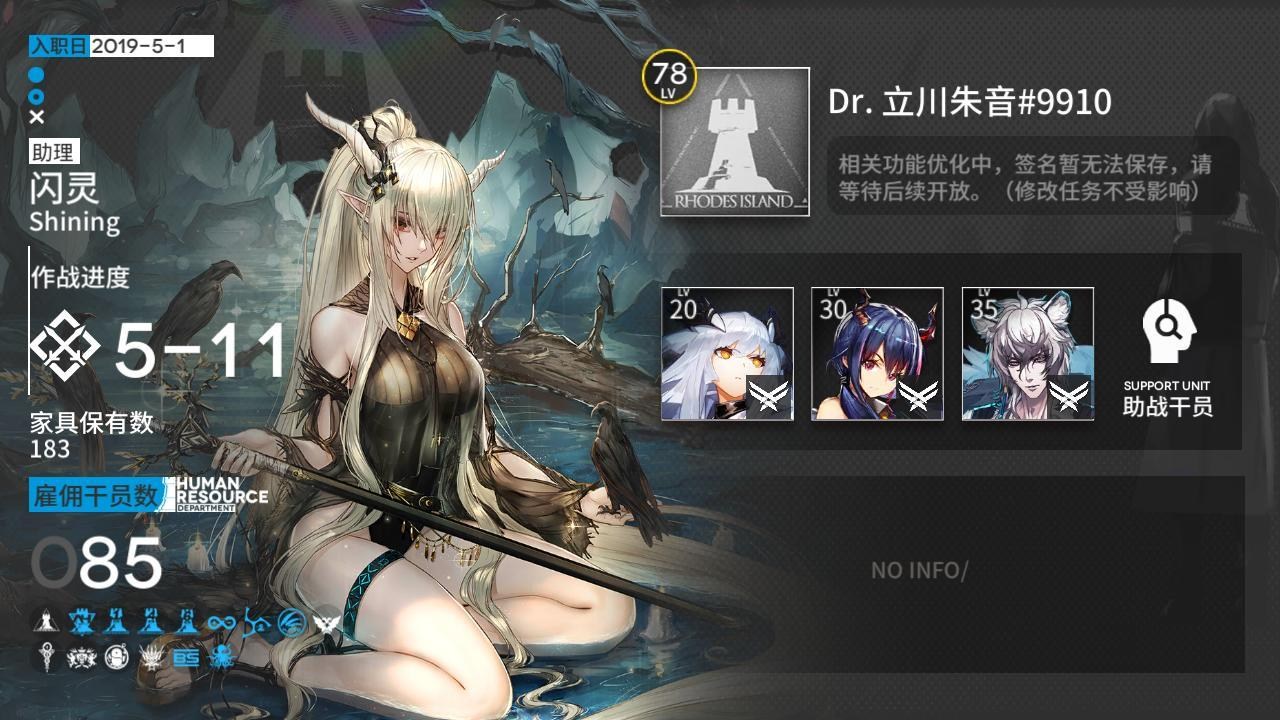Click the Blacksteel 'BS' faction badge
Viewport: 1280px width, 720px height.
click(x=187, y=658)
